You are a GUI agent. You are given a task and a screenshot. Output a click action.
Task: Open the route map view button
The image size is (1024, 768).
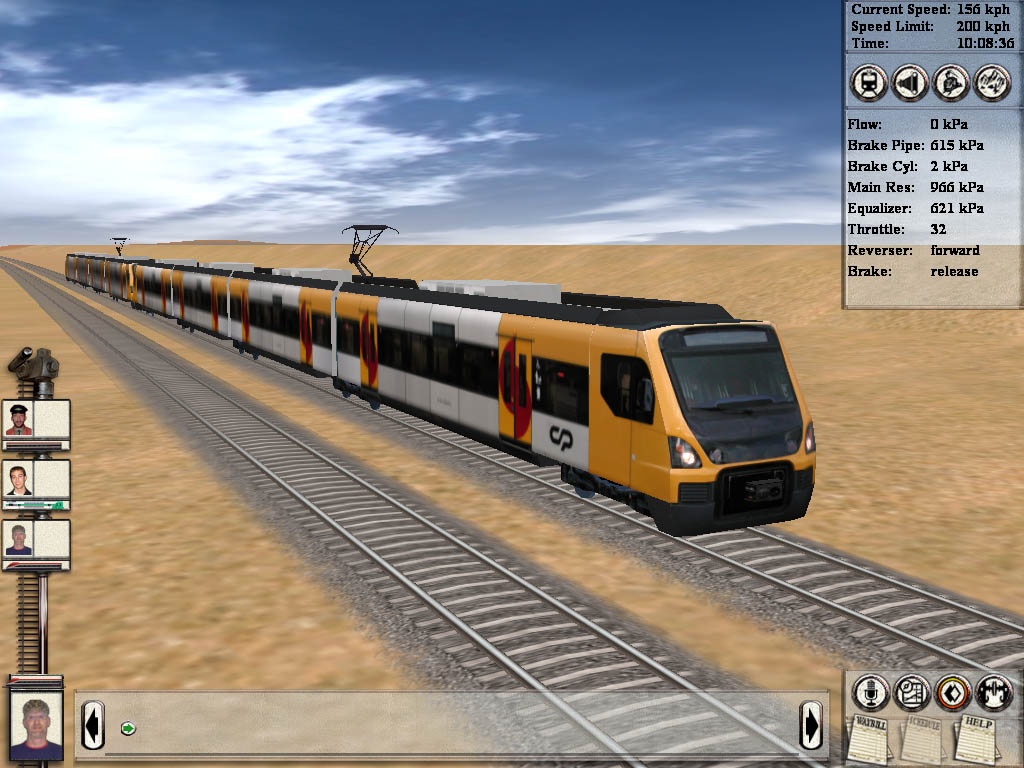pos(911,692)
